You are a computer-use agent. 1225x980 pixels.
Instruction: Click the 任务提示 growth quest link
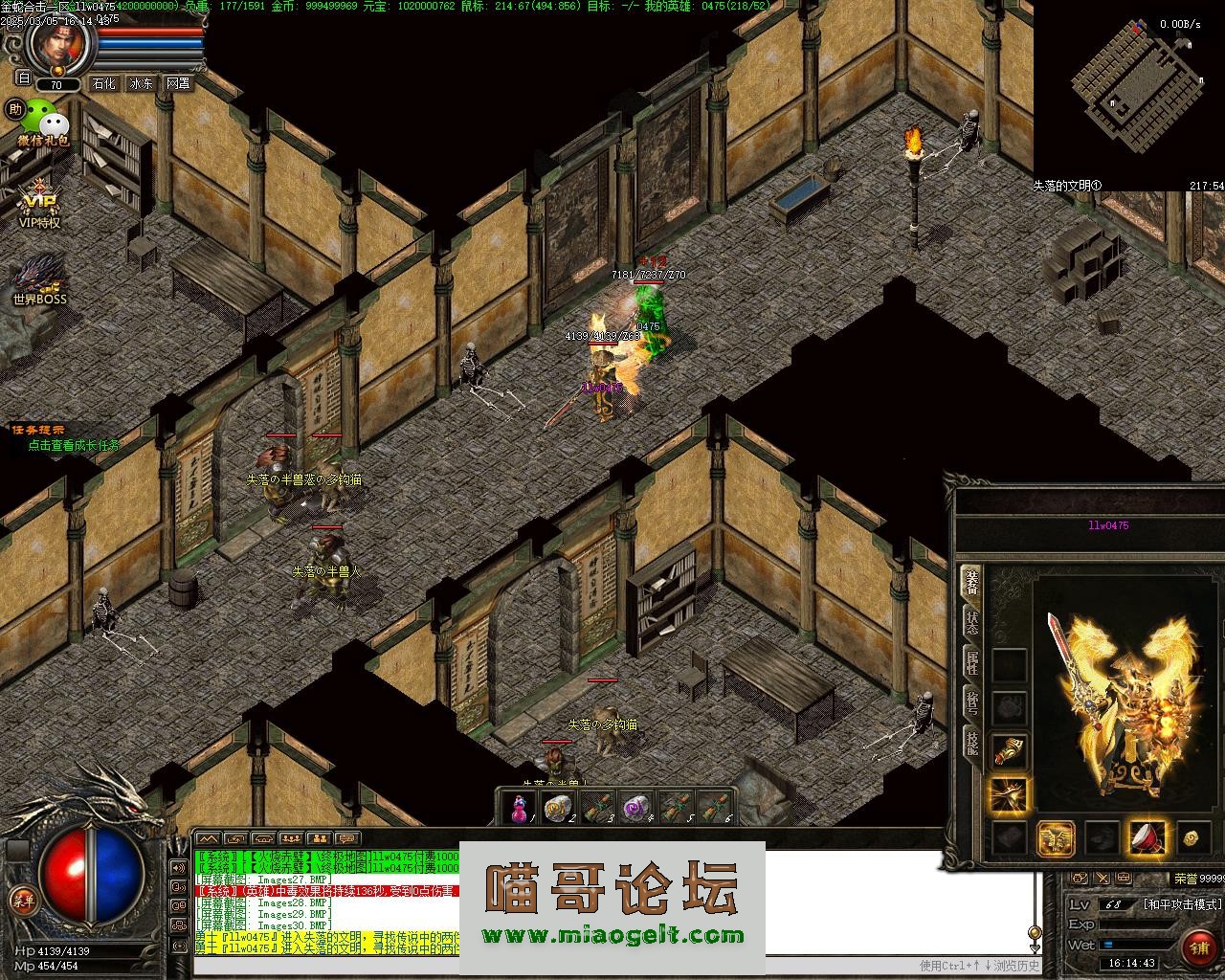73,445
